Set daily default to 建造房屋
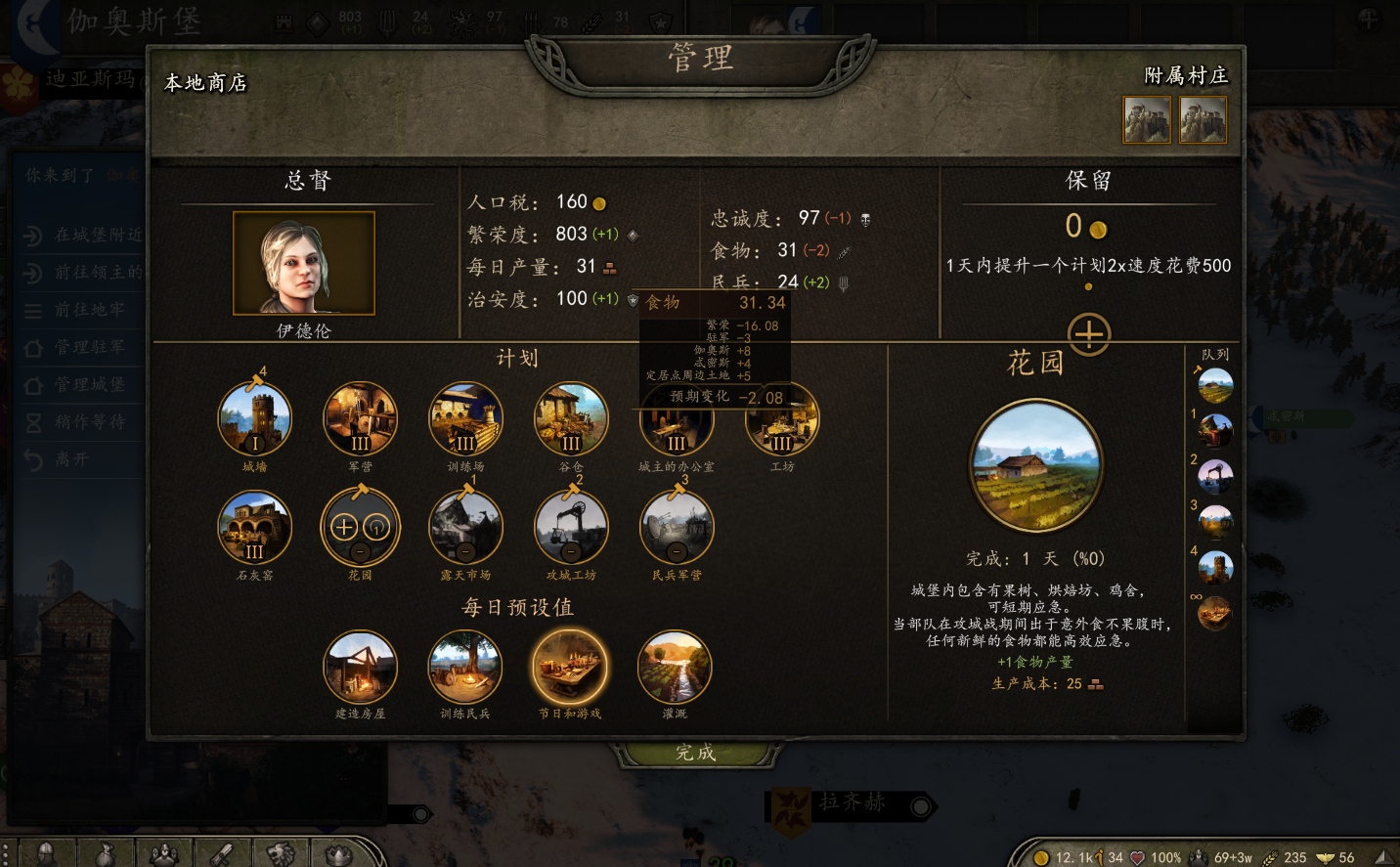Screen dimensions: 1400x867 click(x=361, y=668)
